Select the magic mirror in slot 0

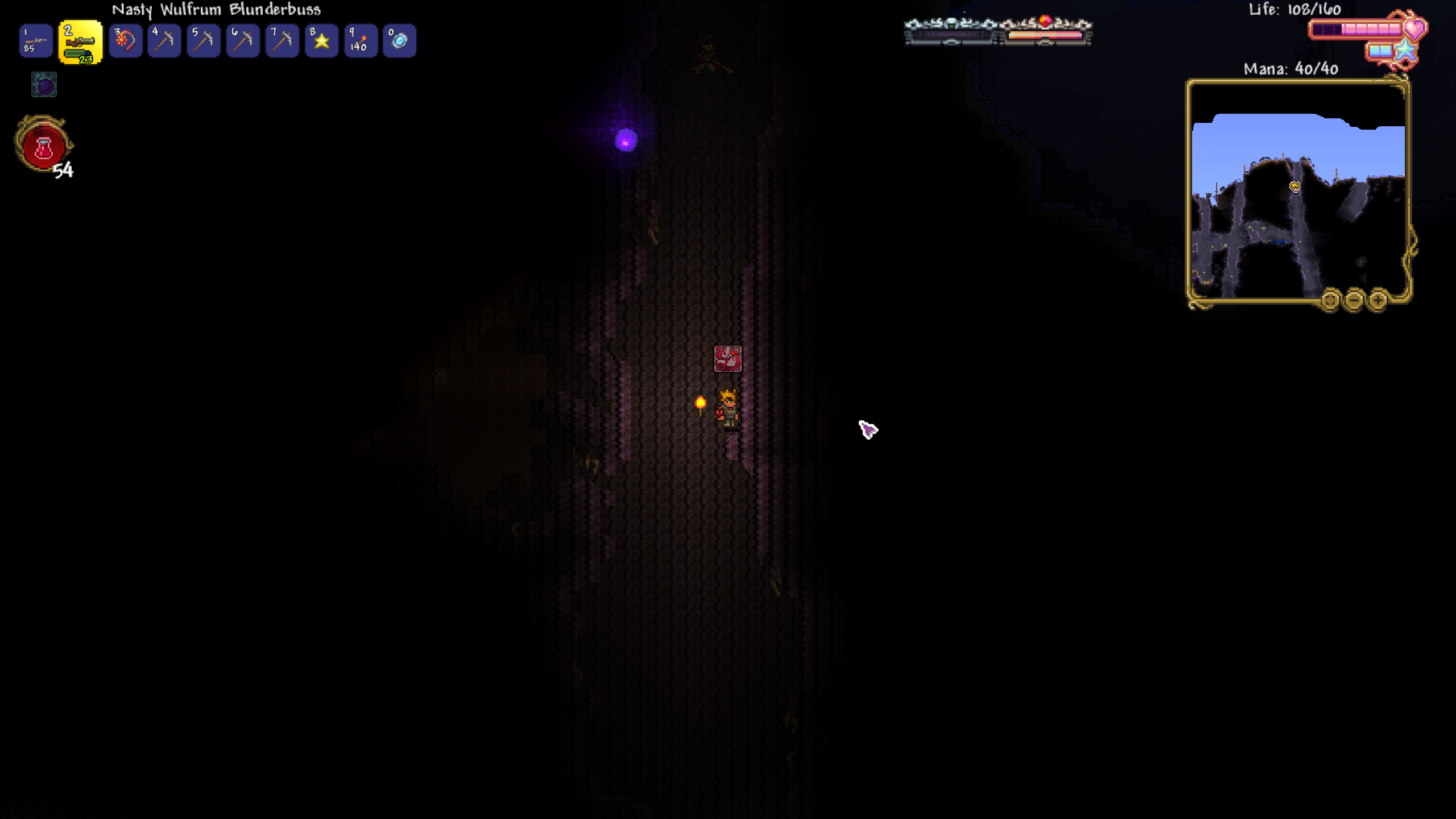[x=399, y=40]
